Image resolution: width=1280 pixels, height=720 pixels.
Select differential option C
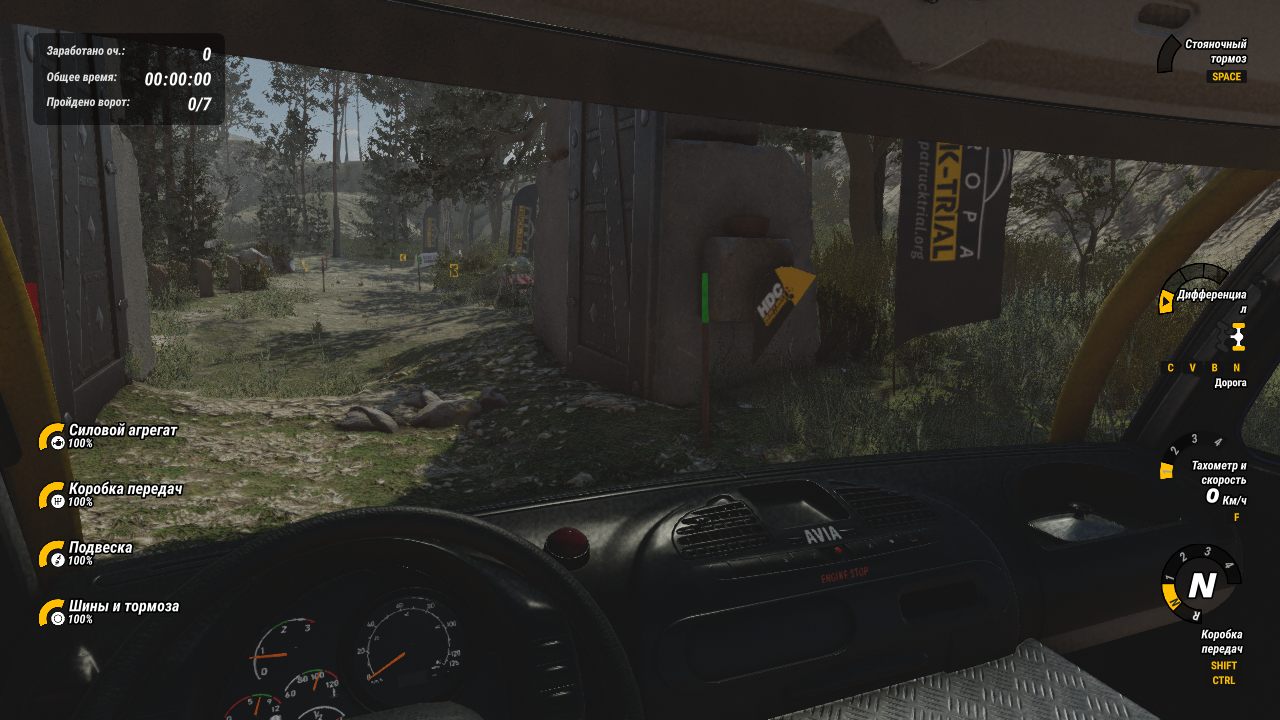[1169, 368]
